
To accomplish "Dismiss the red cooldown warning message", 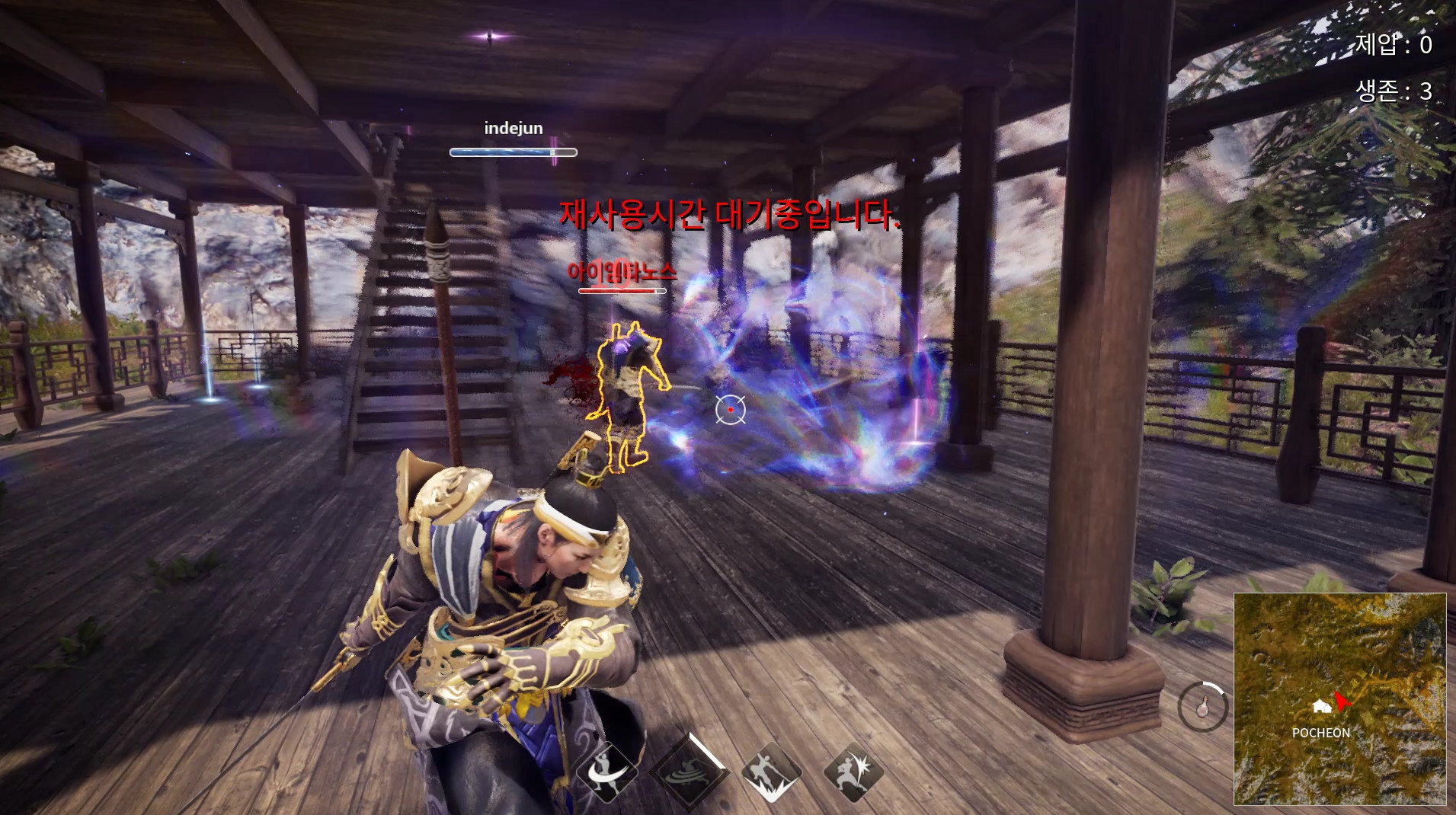I will (x=731, y=216).
